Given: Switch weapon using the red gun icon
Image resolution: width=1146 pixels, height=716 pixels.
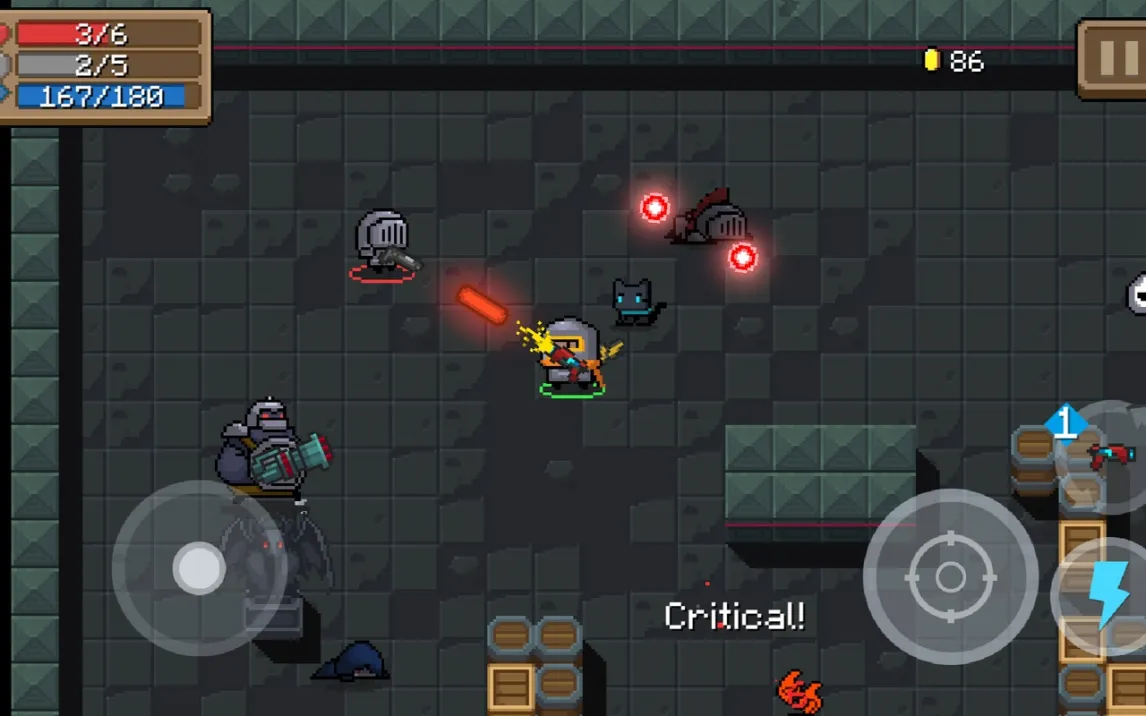Looking at the screenshot, I should pos(1109,455).
